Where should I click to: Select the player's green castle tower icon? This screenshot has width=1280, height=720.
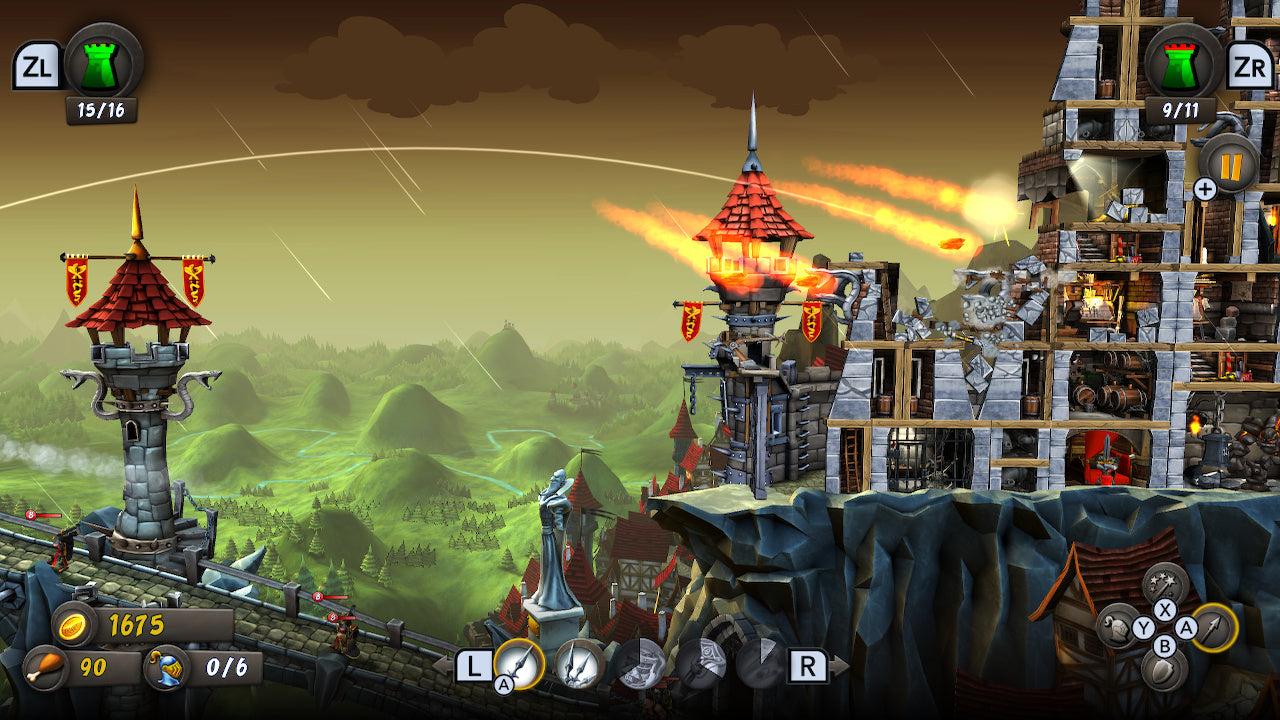103,63
